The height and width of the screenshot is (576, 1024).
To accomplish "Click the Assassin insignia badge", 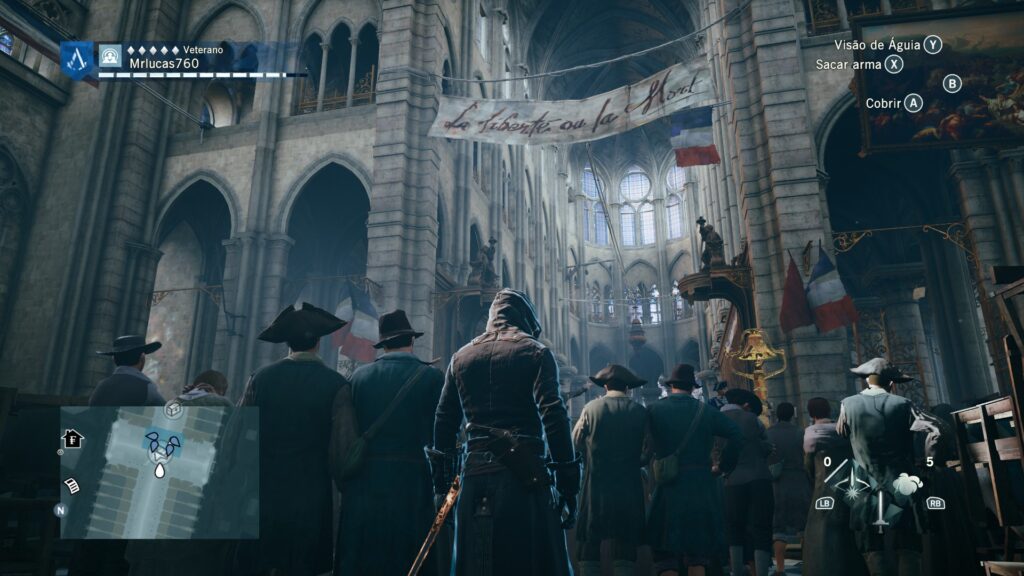I will click(77, 59).
